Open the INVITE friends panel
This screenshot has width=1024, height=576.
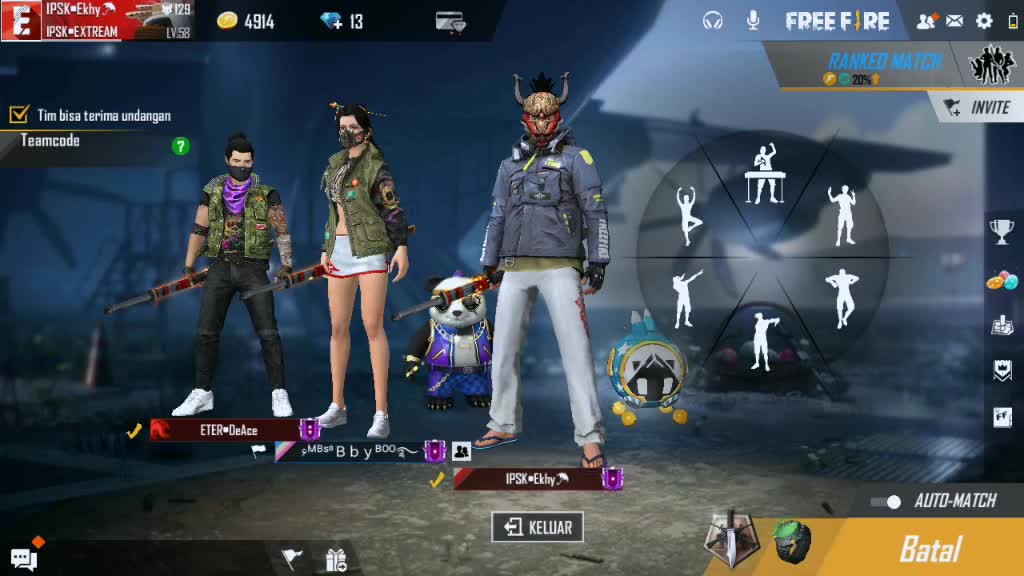[978, 107]
